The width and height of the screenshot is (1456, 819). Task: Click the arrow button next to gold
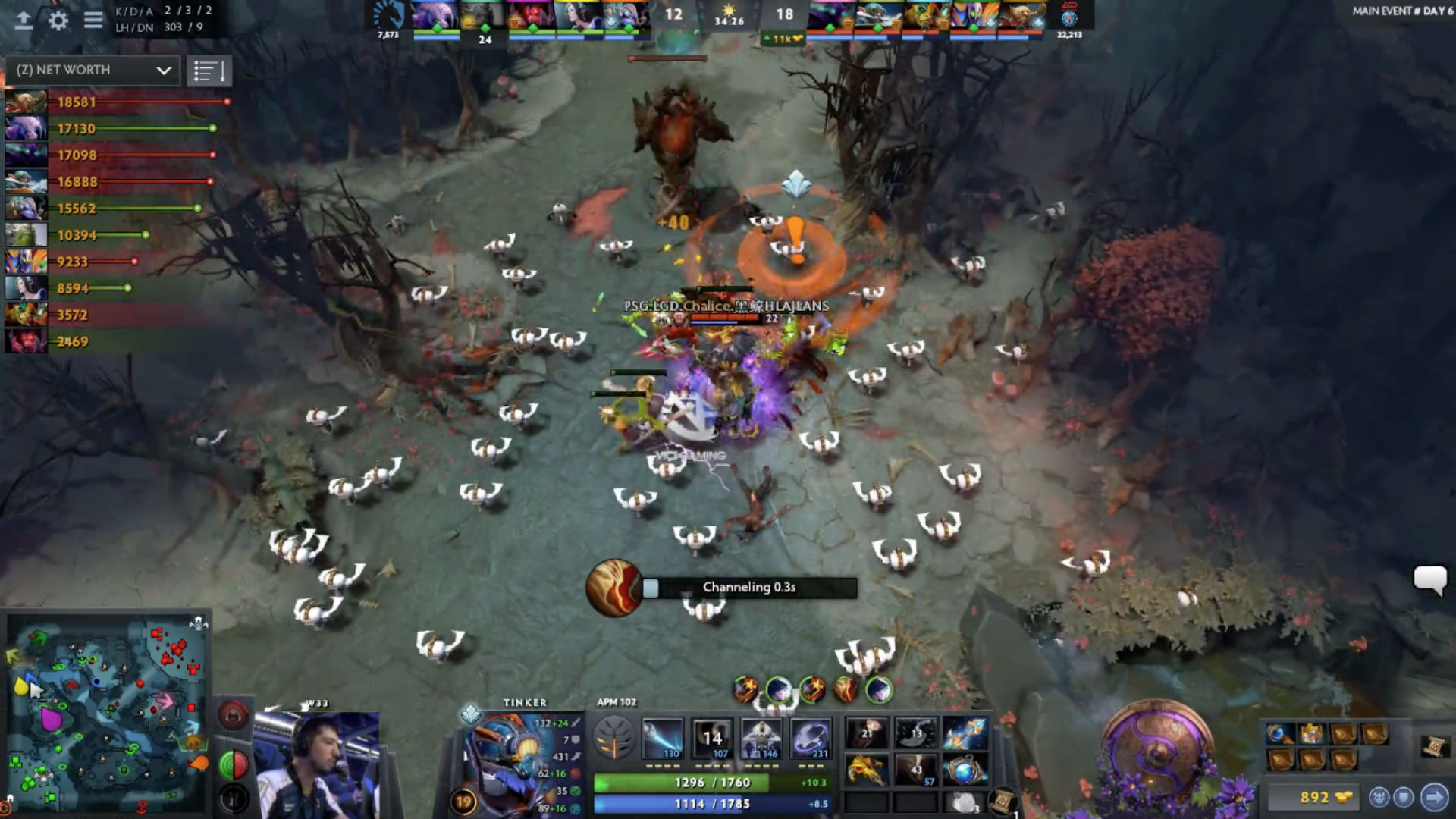coord(1433,797)
